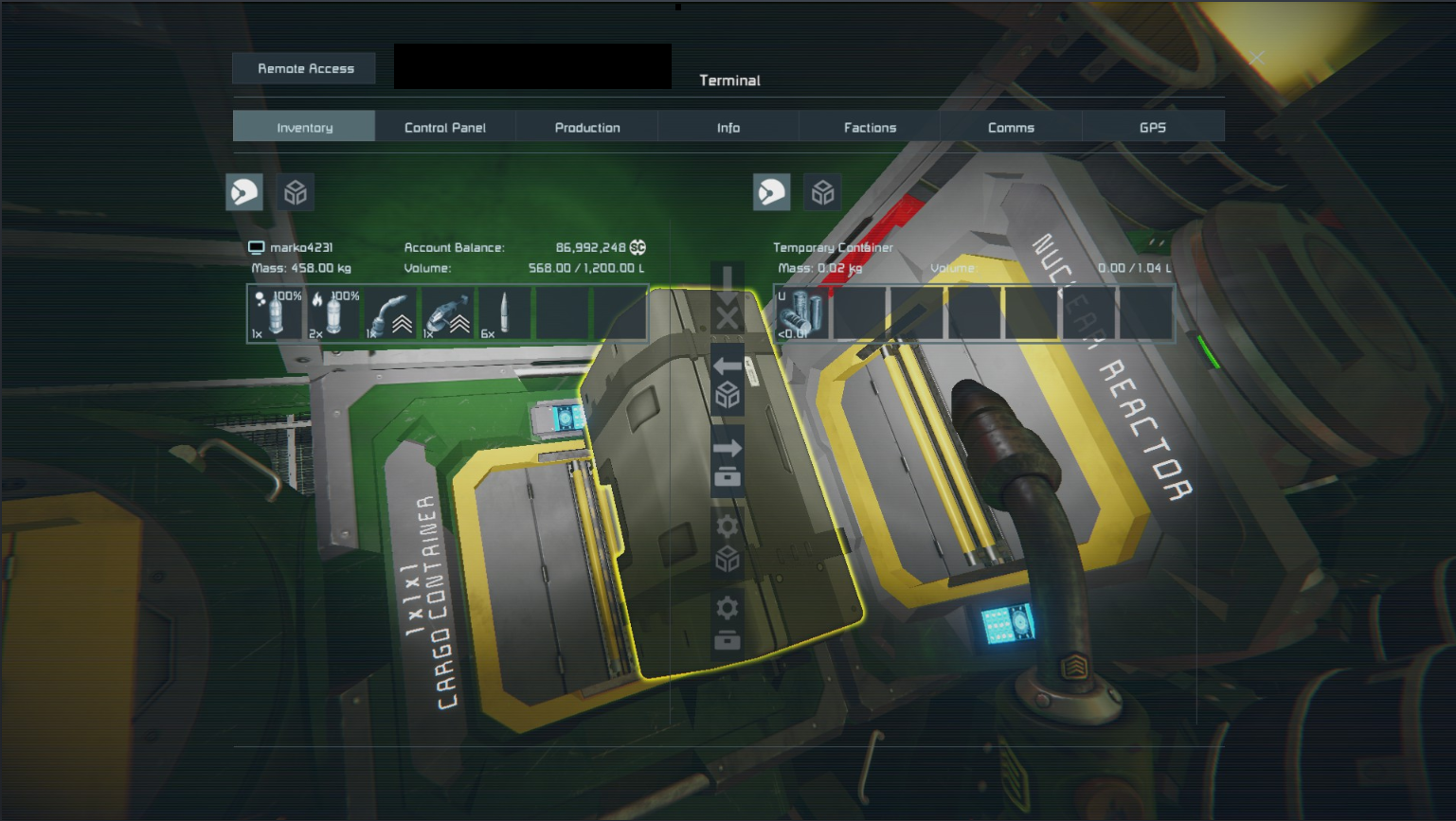Open the Control Panel tab
This screenshot has height=821, width=1456.
(x=445, y=127)
